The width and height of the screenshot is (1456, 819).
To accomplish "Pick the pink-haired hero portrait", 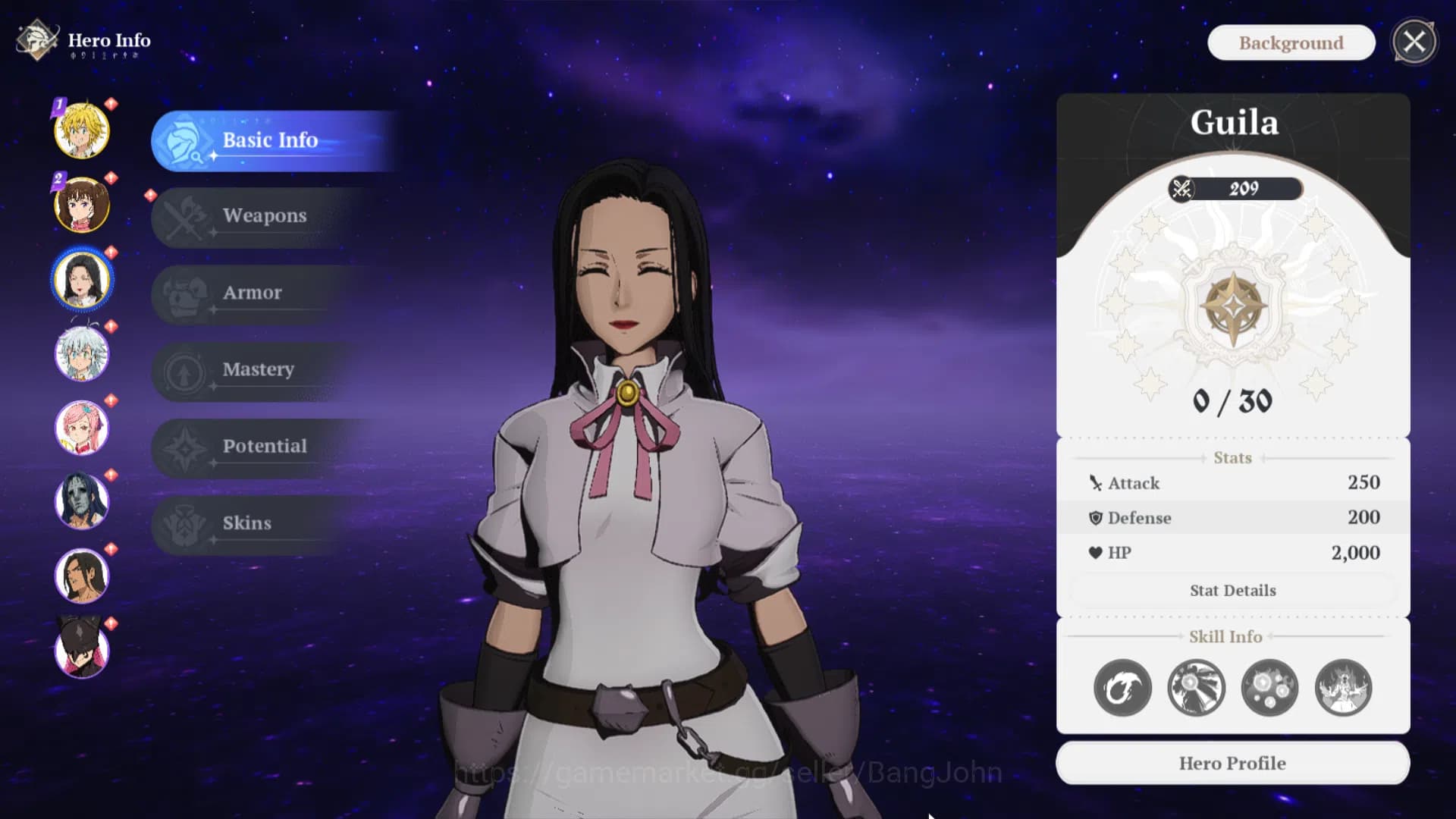I will click(x=82, y=428).
